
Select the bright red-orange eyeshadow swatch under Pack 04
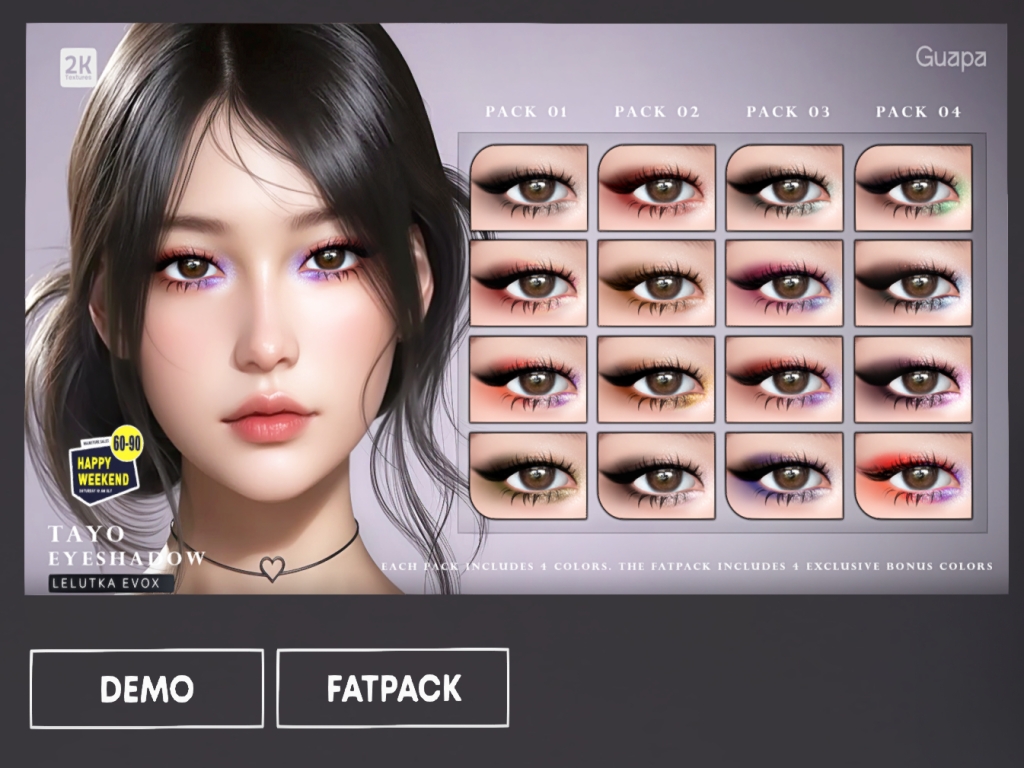pyautogui.click(x=913, y=475)
